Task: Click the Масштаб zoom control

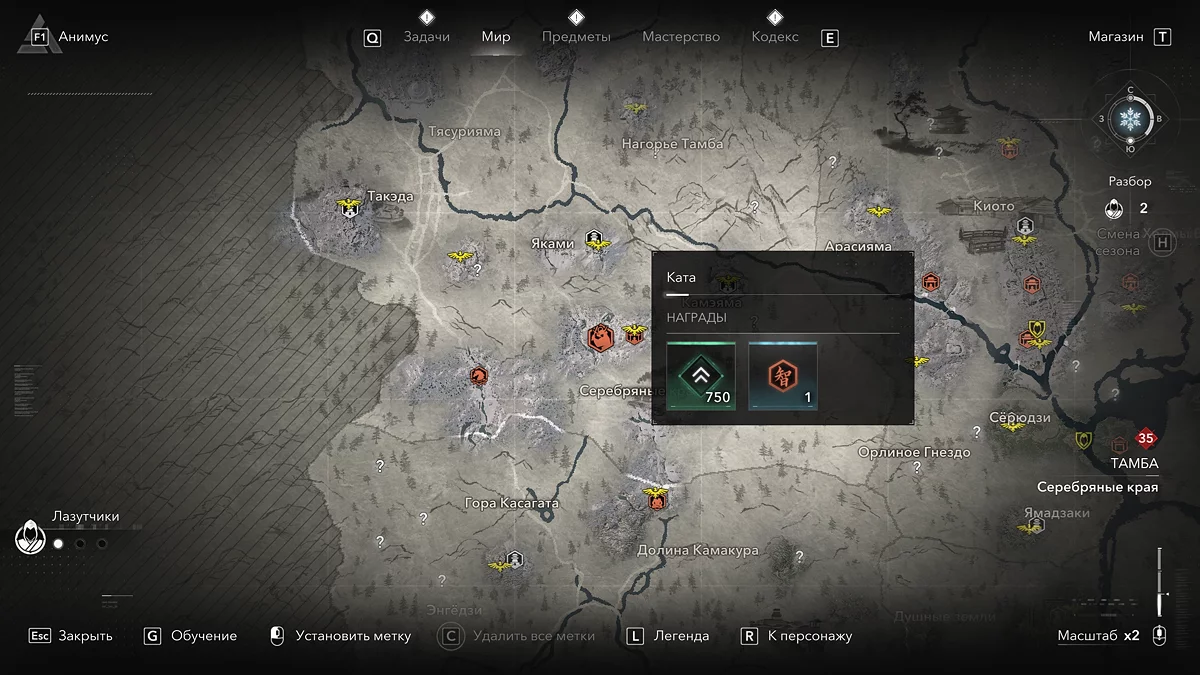Action: pyautogui.click(x=1098, y=636)
